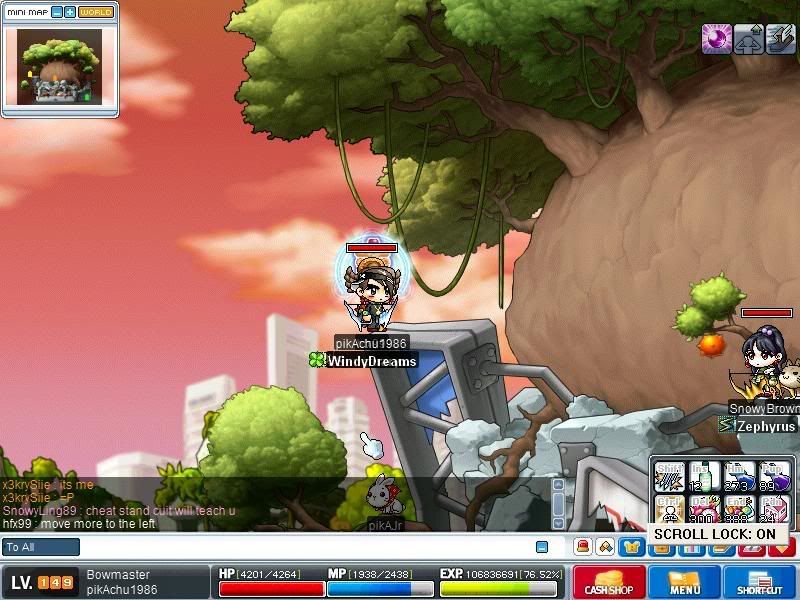Click the winged boot haste buff icon
Image resolution: width=800 pixels, height=600 pixels.
(748, 38)
